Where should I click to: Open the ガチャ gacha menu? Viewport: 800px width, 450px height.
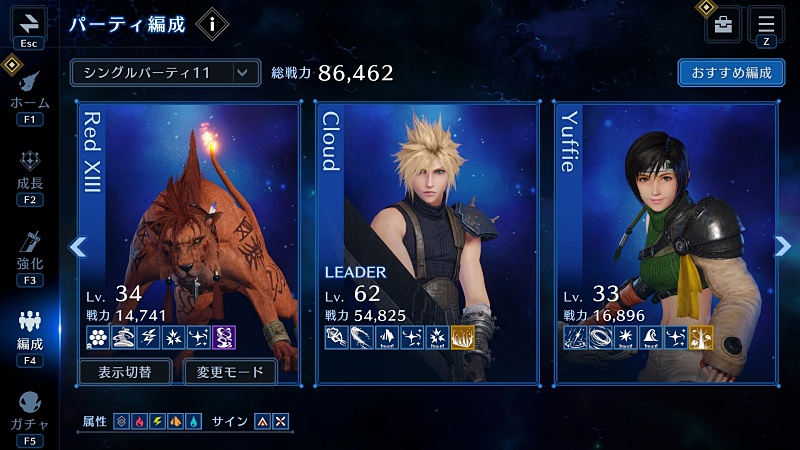(x=29, y=412)
